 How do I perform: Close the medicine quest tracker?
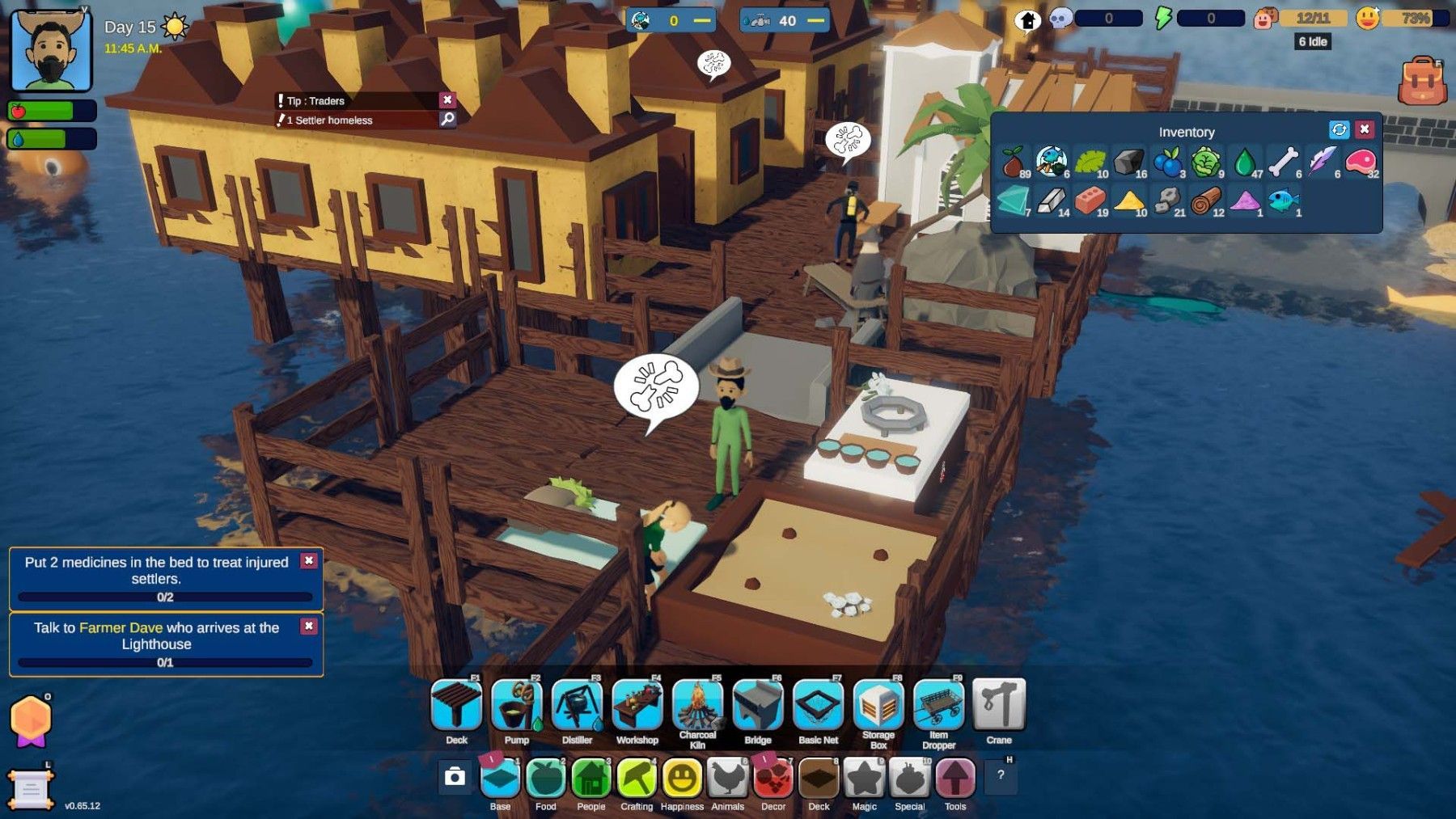point(309,560)
